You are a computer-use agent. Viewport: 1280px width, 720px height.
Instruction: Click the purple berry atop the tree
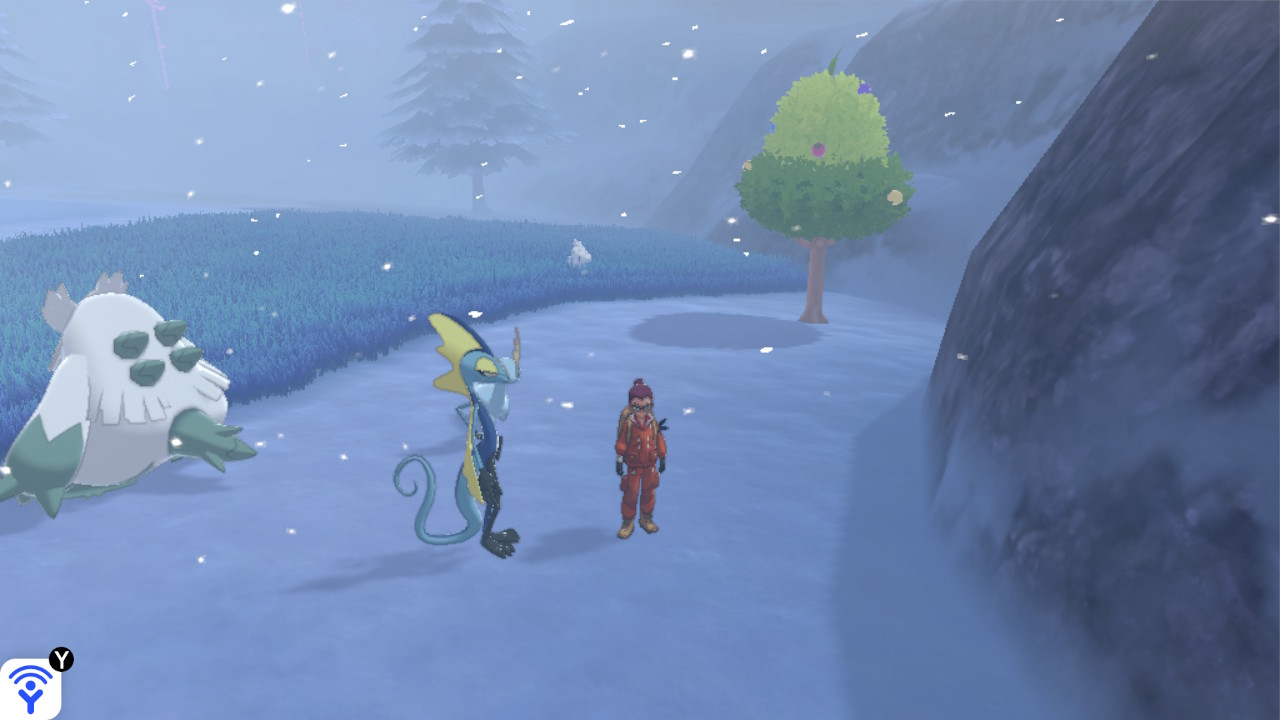864,87
